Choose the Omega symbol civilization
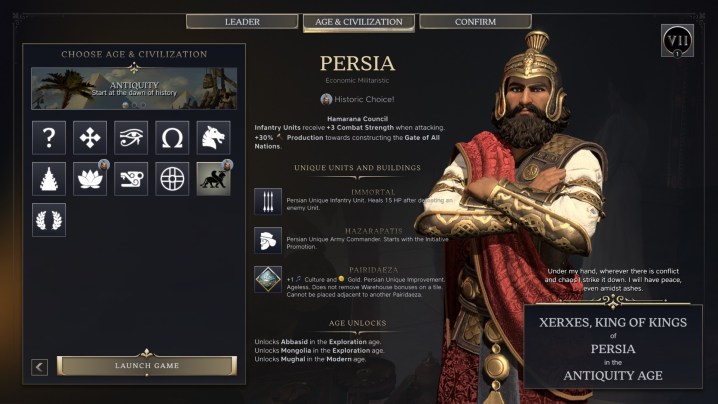Screen dimensions: 718x404 172,137
